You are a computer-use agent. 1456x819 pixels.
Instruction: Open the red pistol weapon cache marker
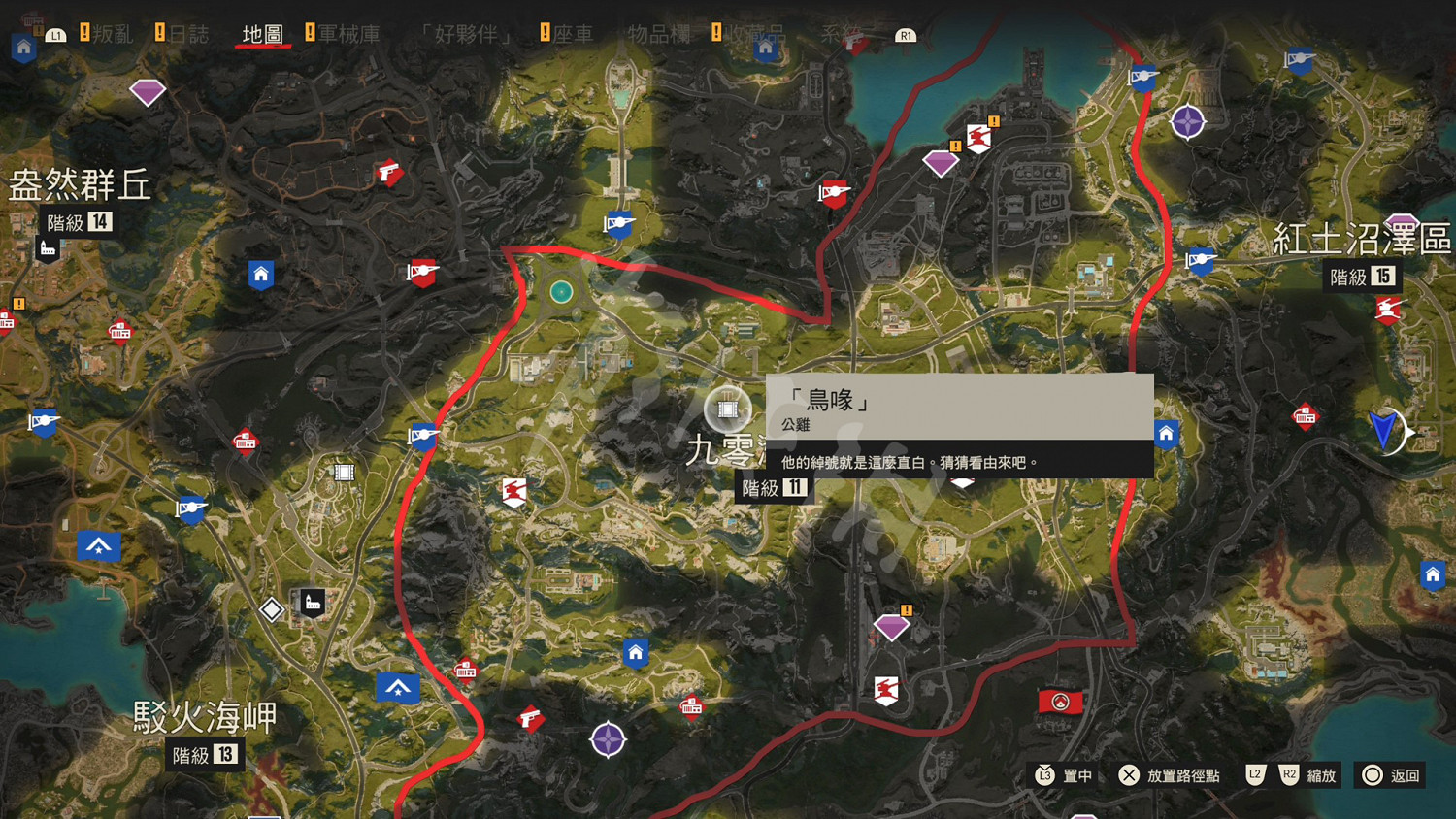[x=389, y=173]
